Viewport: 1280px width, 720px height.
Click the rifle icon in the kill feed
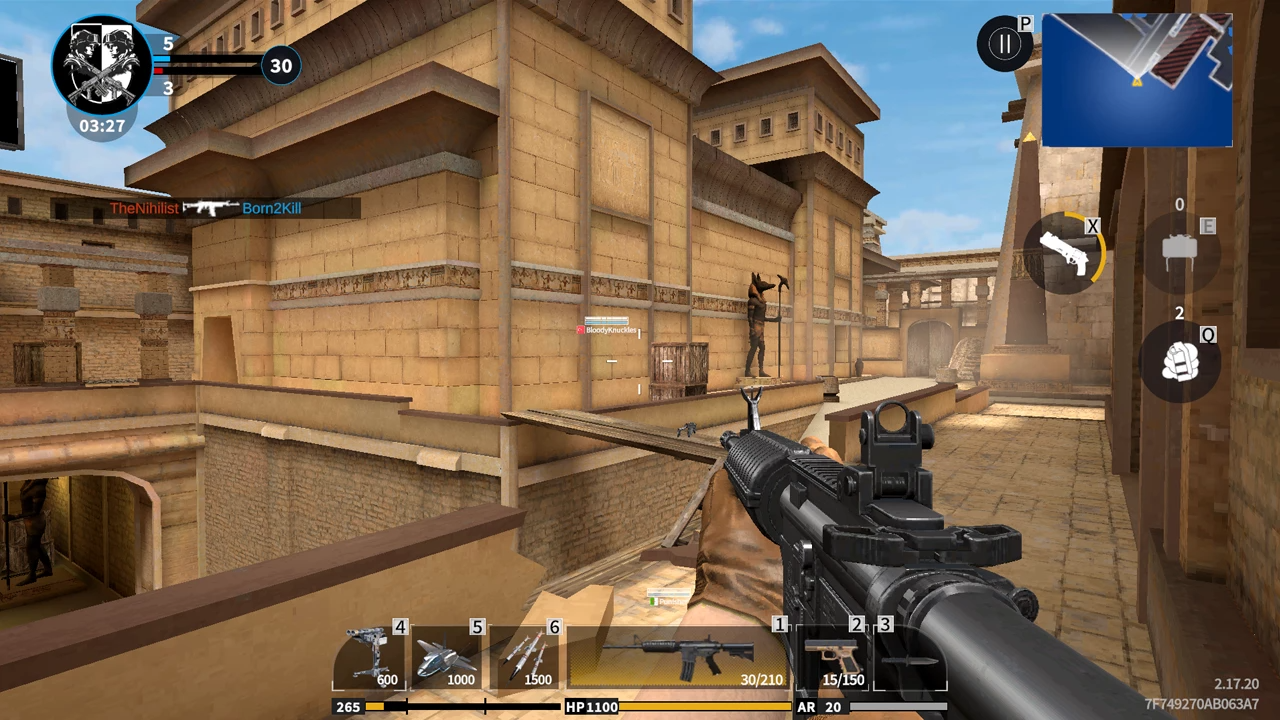[212, 208]
